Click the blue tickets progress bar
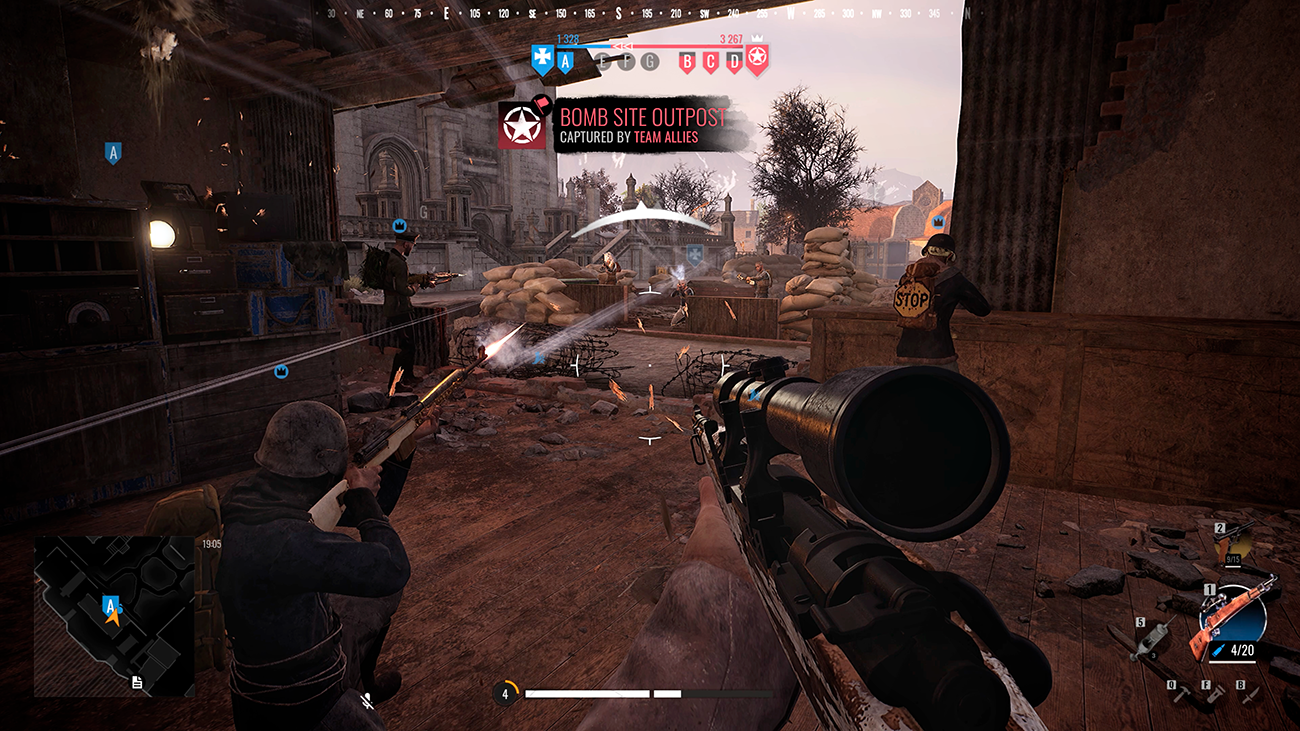The image size is (1300, 731). click(x=583, y=46)
